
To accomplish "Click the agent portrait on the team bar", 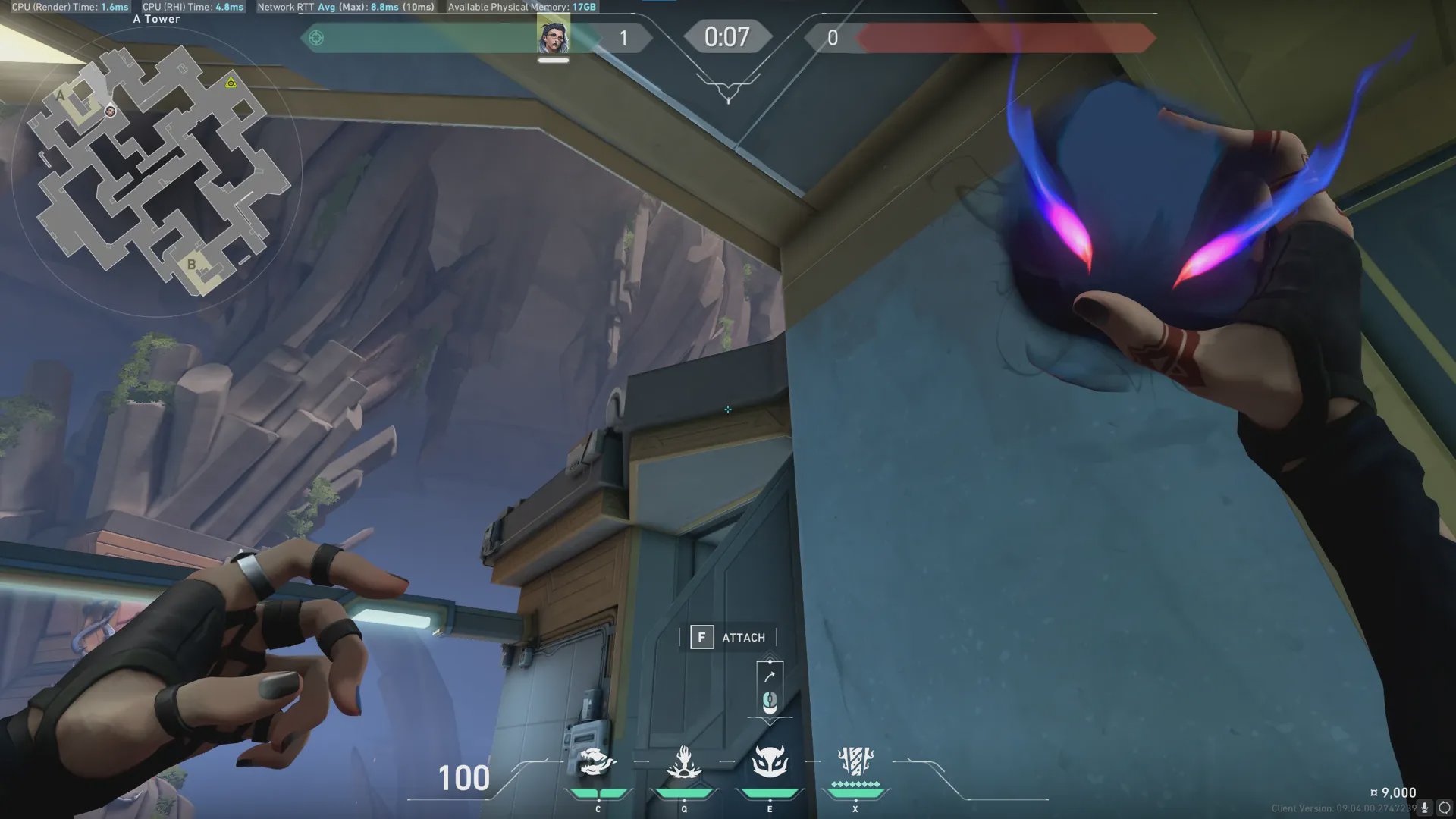I will pyautogui.click(x=553, y=37).
